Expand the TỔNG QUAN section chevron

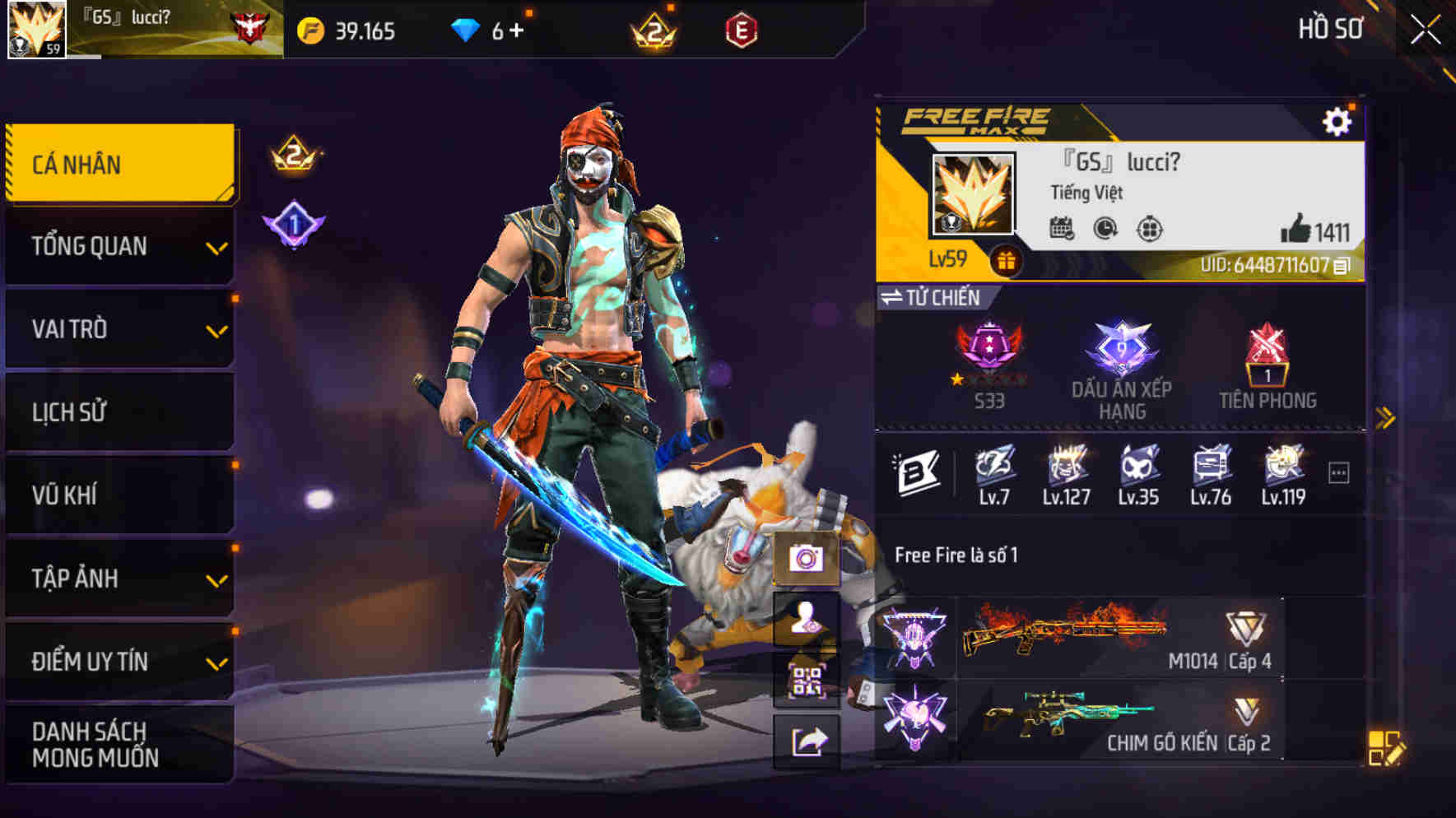(217, 245)
